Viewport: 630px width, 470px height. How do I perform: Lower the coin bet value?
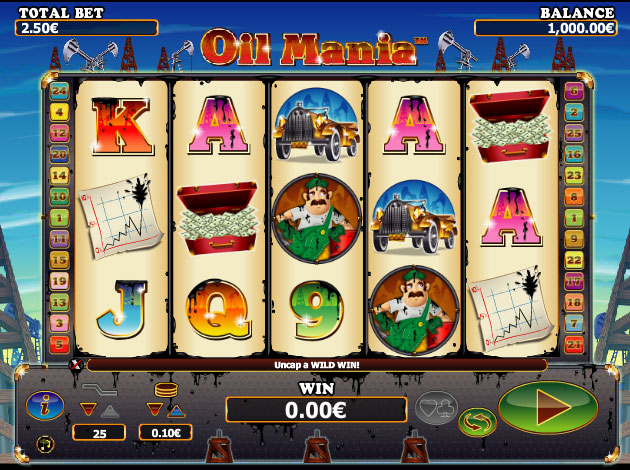point(154,408)
